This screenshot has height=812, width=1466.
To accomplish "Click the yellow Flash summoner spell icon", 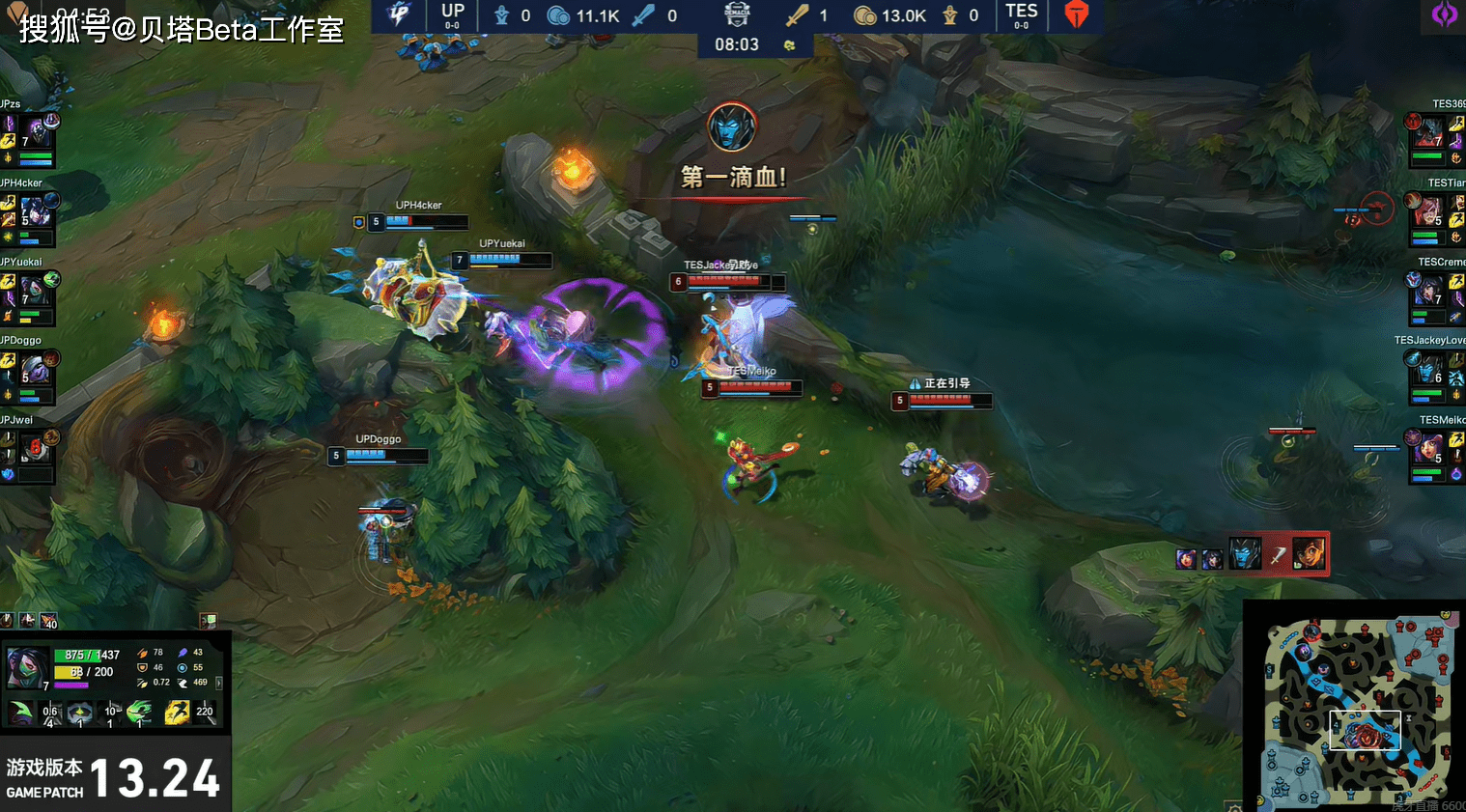I will [176, 714].
